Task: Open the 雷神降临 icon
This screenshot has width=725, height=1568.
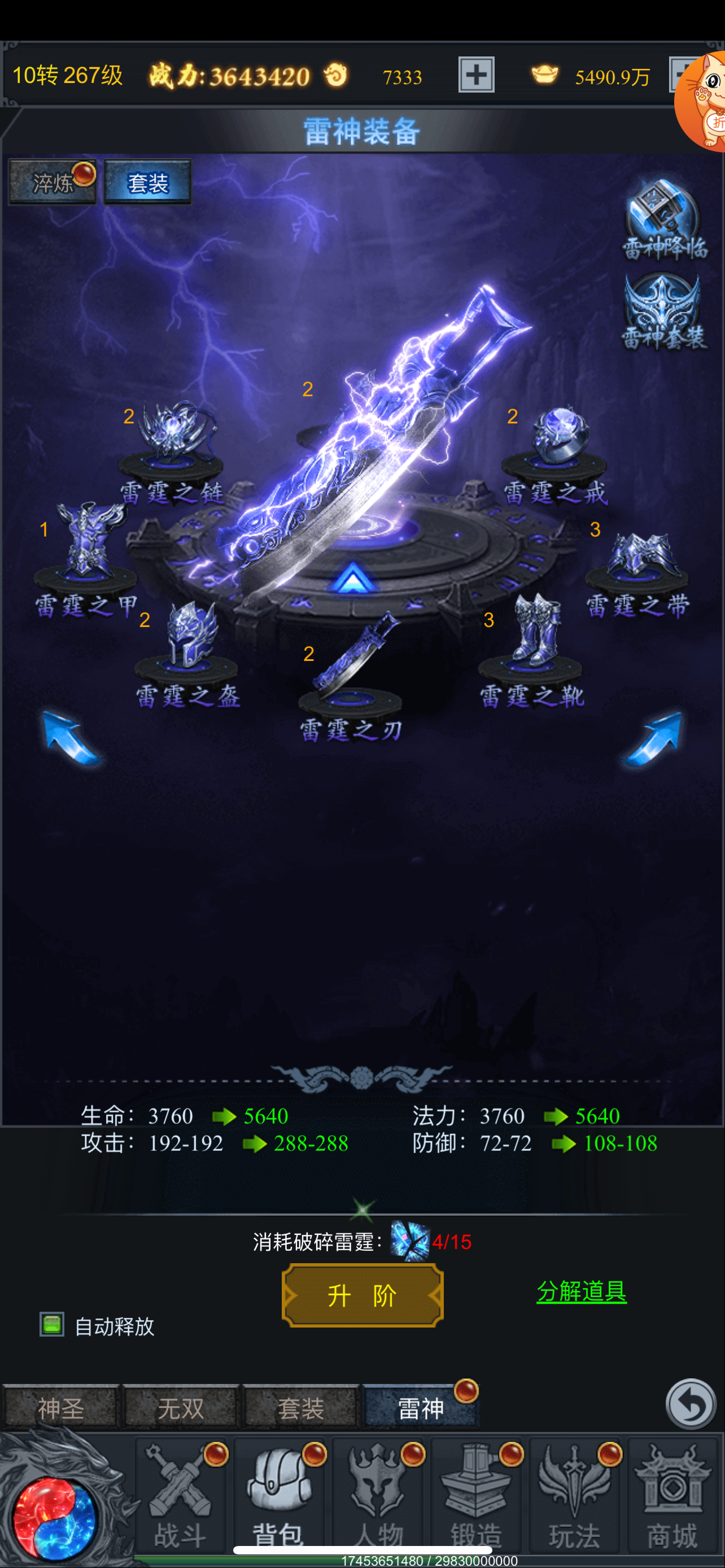Action: [x=663, y=219]
